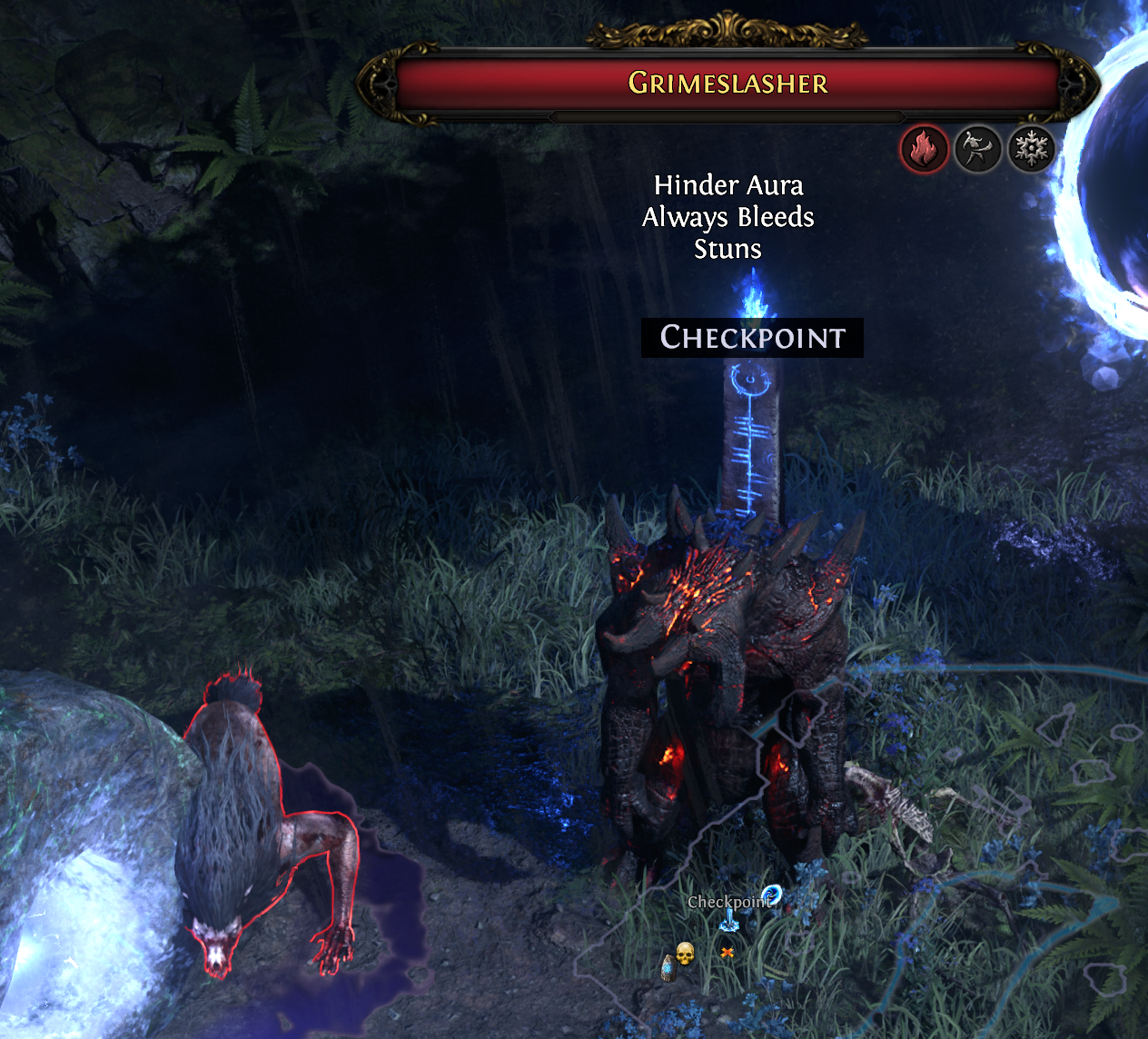Select the slashing figure modifier icon
The image size is (1148, 1039).
coord(977,148)
